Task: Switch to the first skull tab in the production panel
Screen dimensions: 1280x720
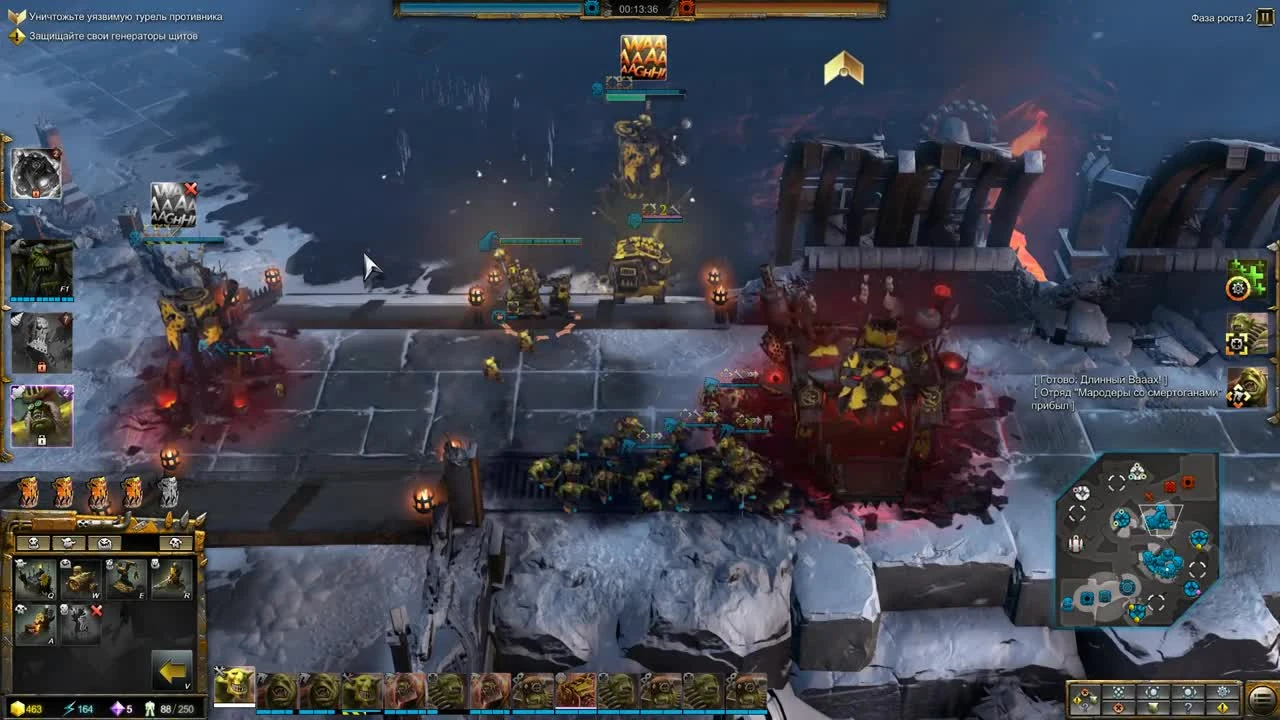Action: click(33, 542)
